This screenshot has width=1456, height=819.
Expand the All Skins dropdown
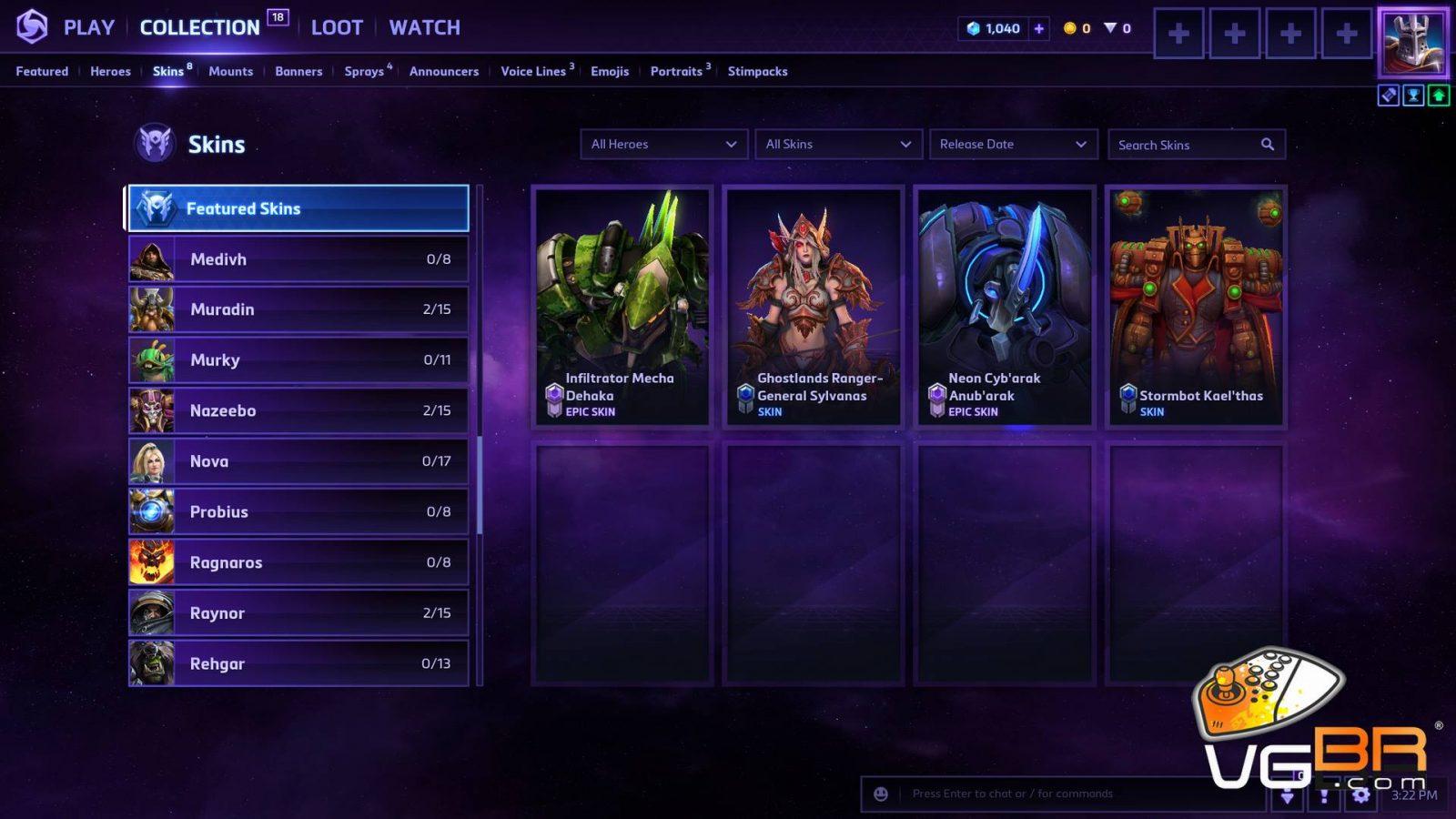click(837, 144)
